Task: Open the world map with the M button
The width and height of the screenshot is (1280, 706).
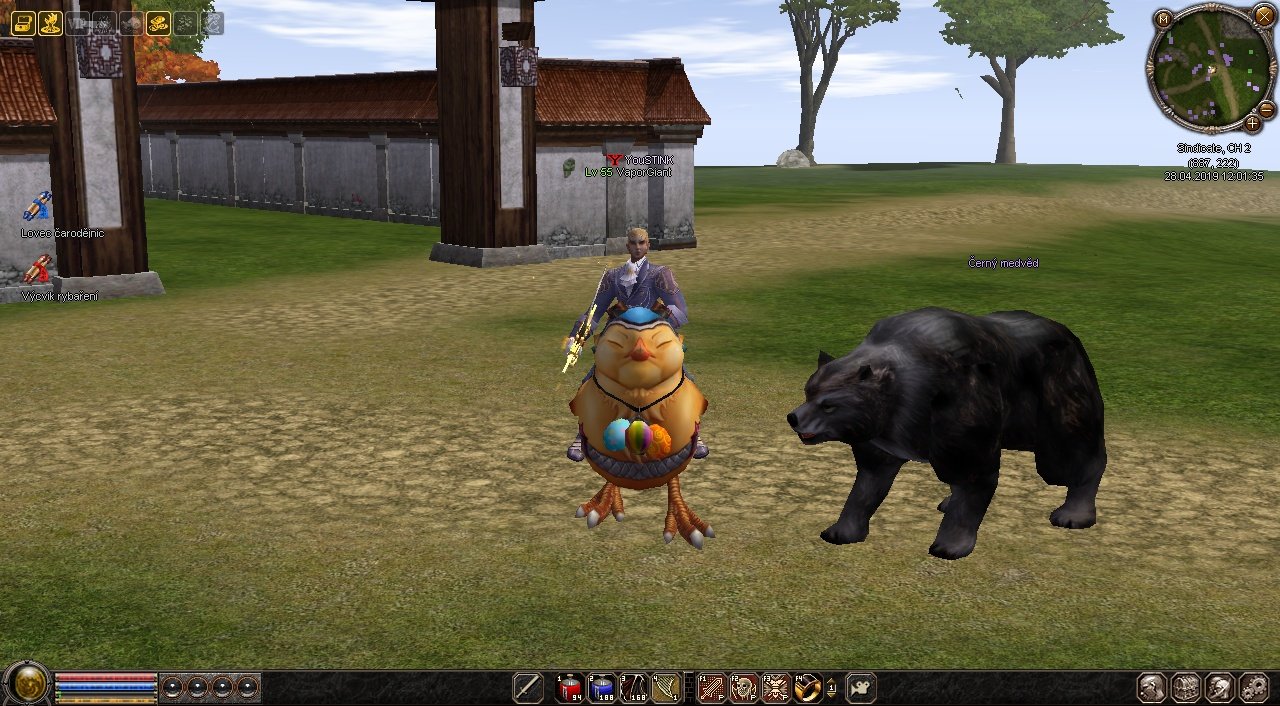Action: [1162, 19]
